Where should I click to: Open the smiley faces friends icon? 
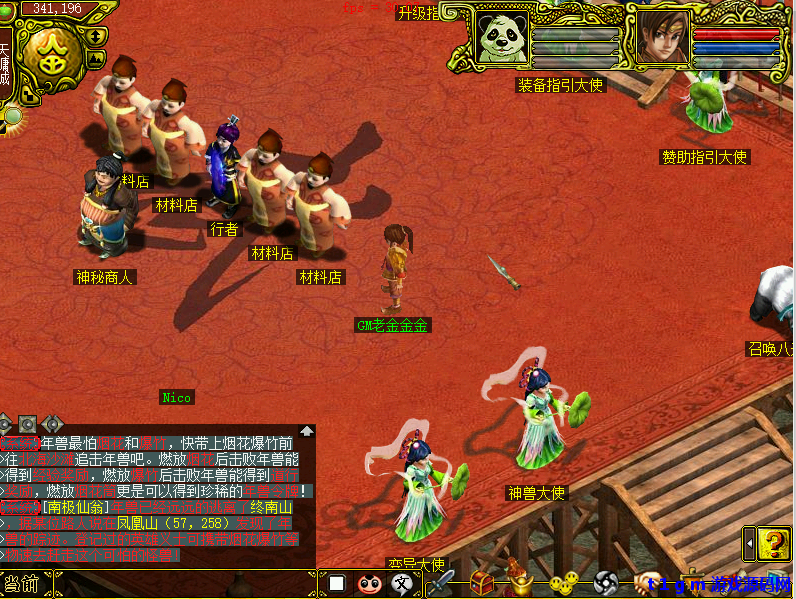[565, 583]
